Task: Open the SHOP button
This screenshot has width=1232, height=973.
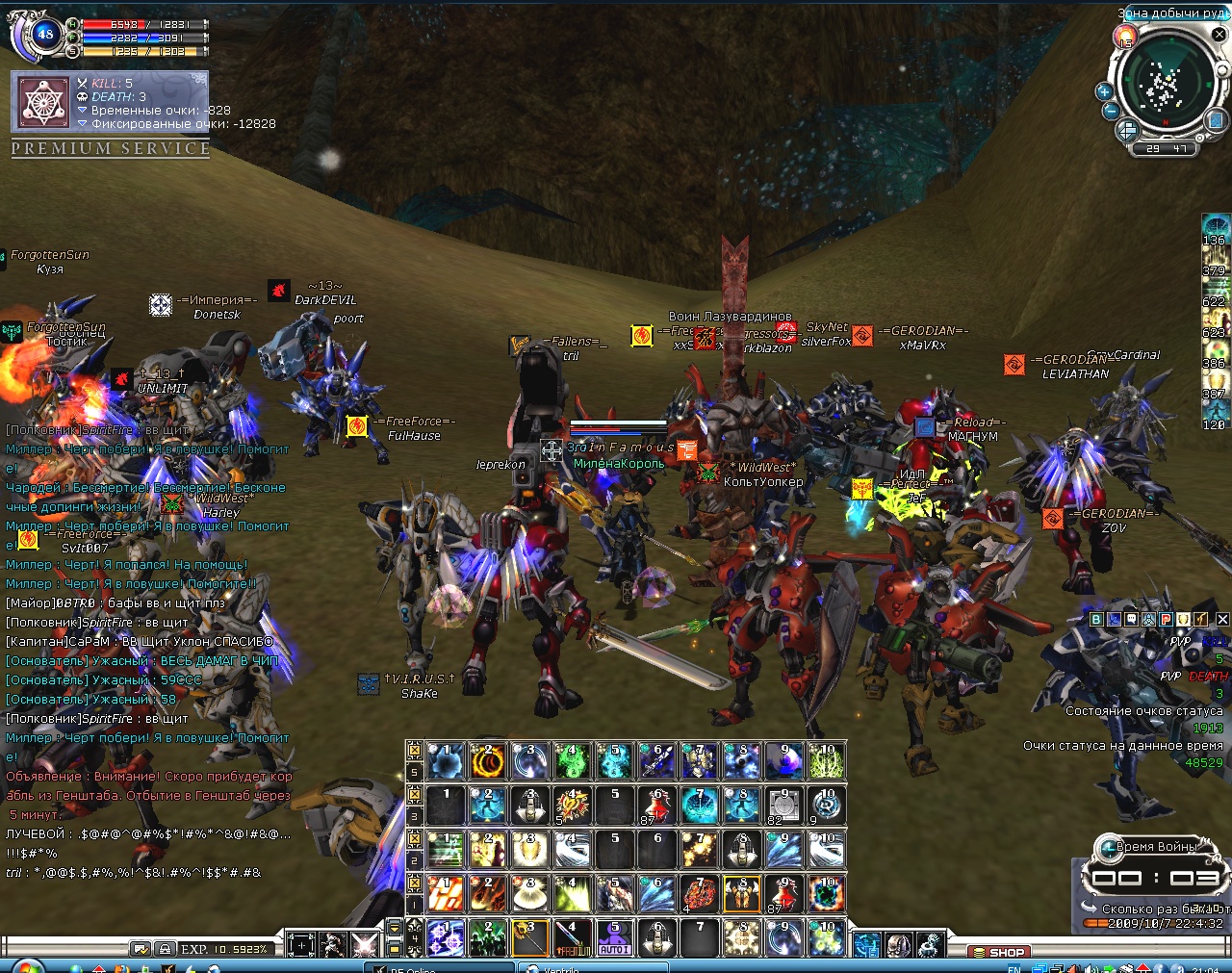Action: tap(999, 952)
